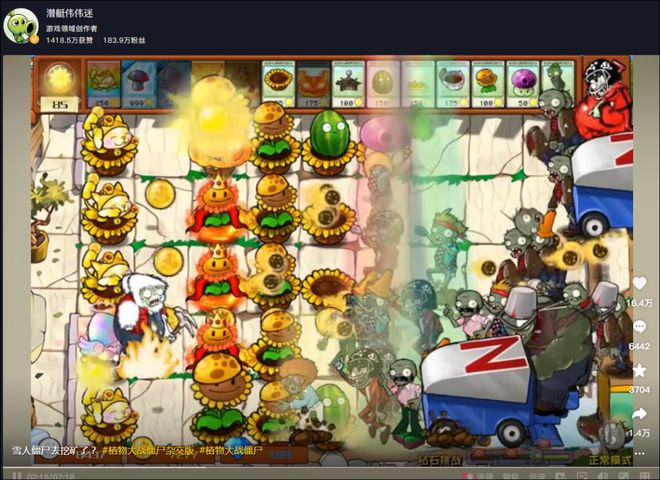Pick the dark mushroom seed card costing 999
Image resolution: width=660 pixels, height=480 pixels.
click(x=139, y=82)
